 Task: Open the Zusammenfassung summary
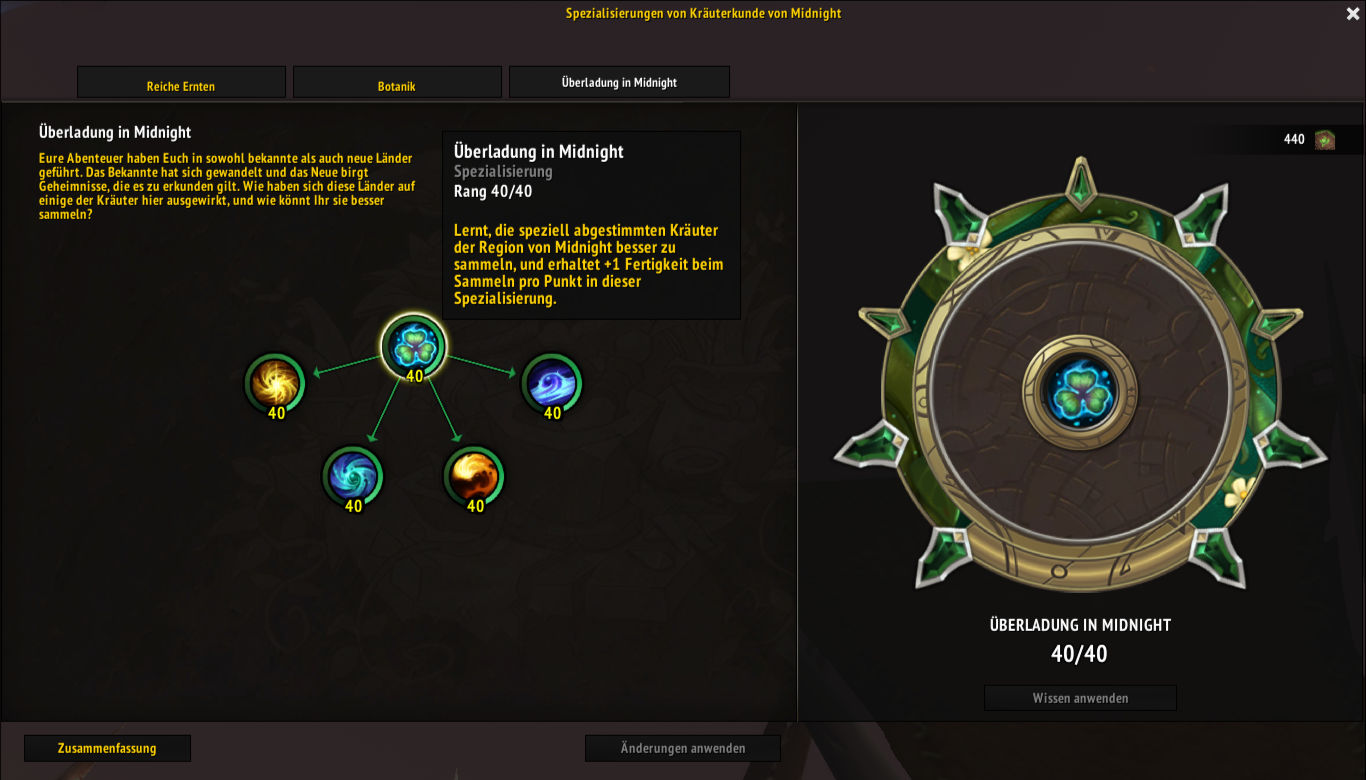[107, 748]
